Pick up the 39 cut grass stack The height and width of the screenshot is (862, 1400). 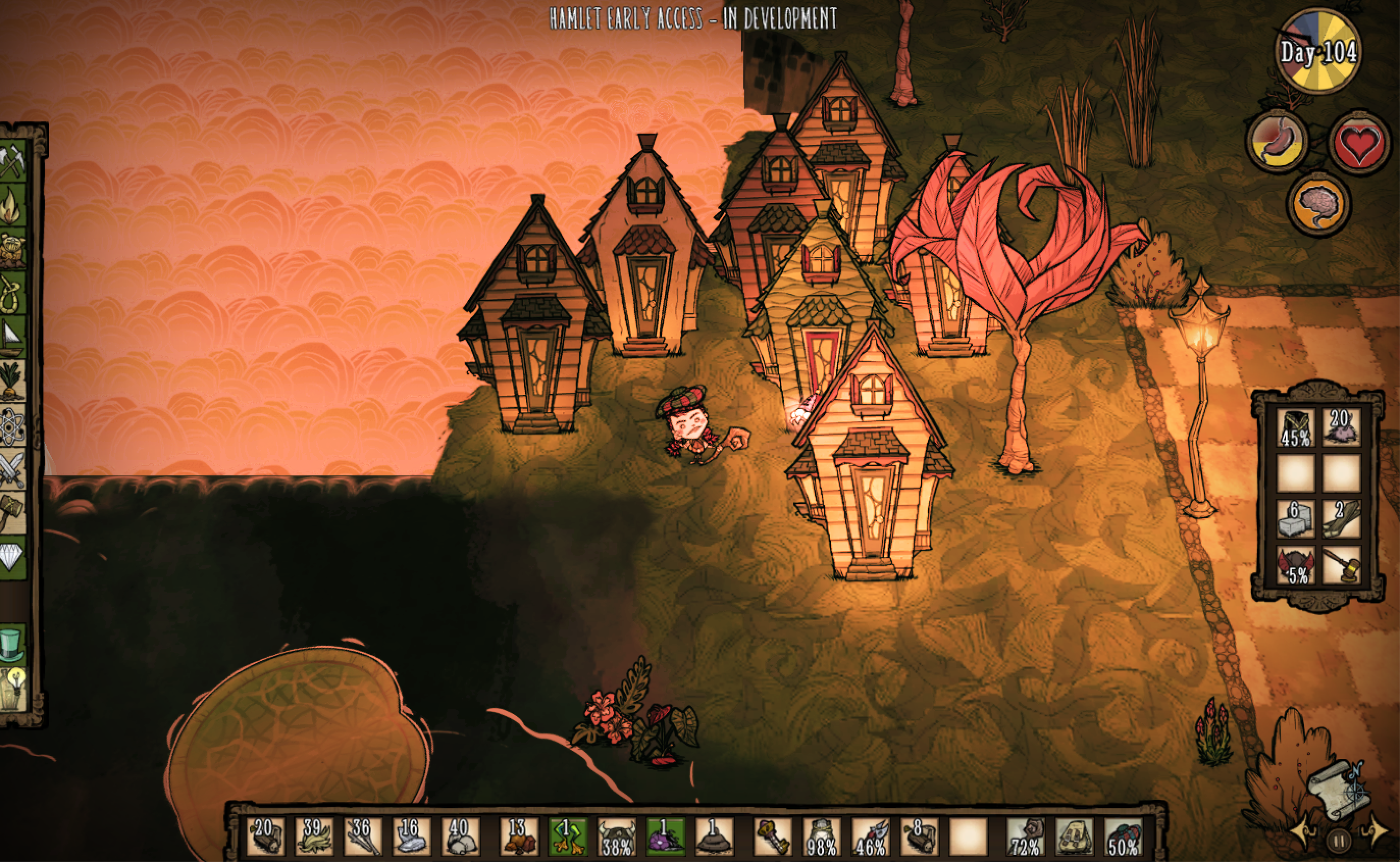tap(314, 836)
